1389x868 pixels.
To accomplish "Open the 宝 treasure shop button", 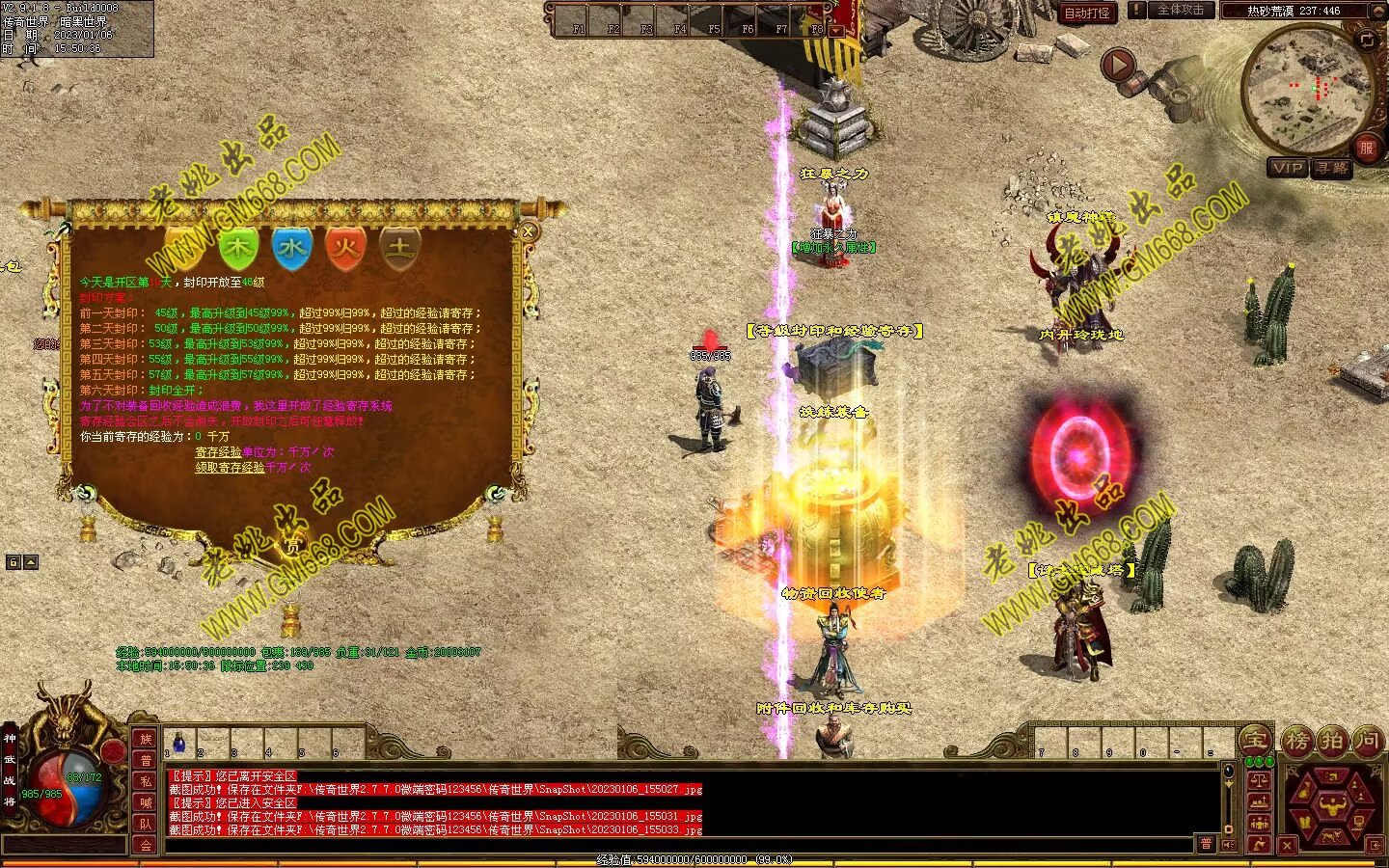I will click(1255, 740).
